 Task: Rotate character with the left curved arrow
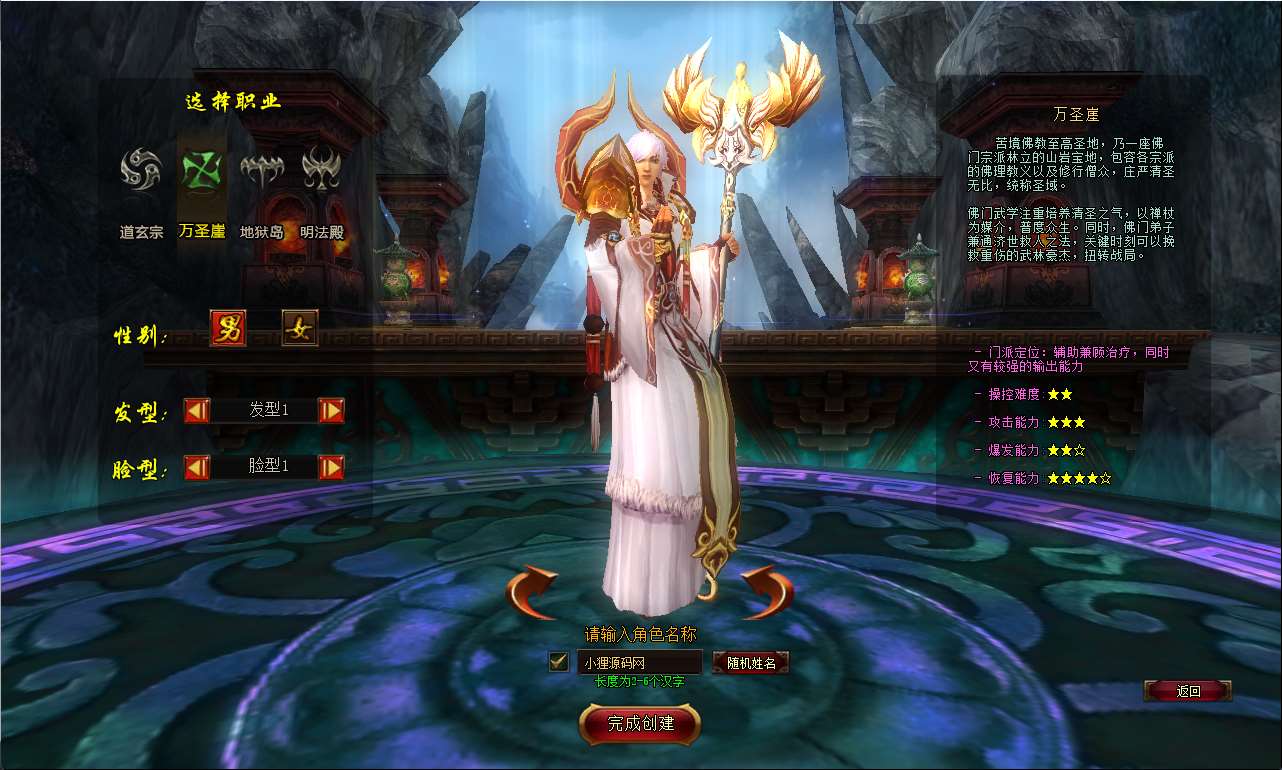(x=531, y=592)
